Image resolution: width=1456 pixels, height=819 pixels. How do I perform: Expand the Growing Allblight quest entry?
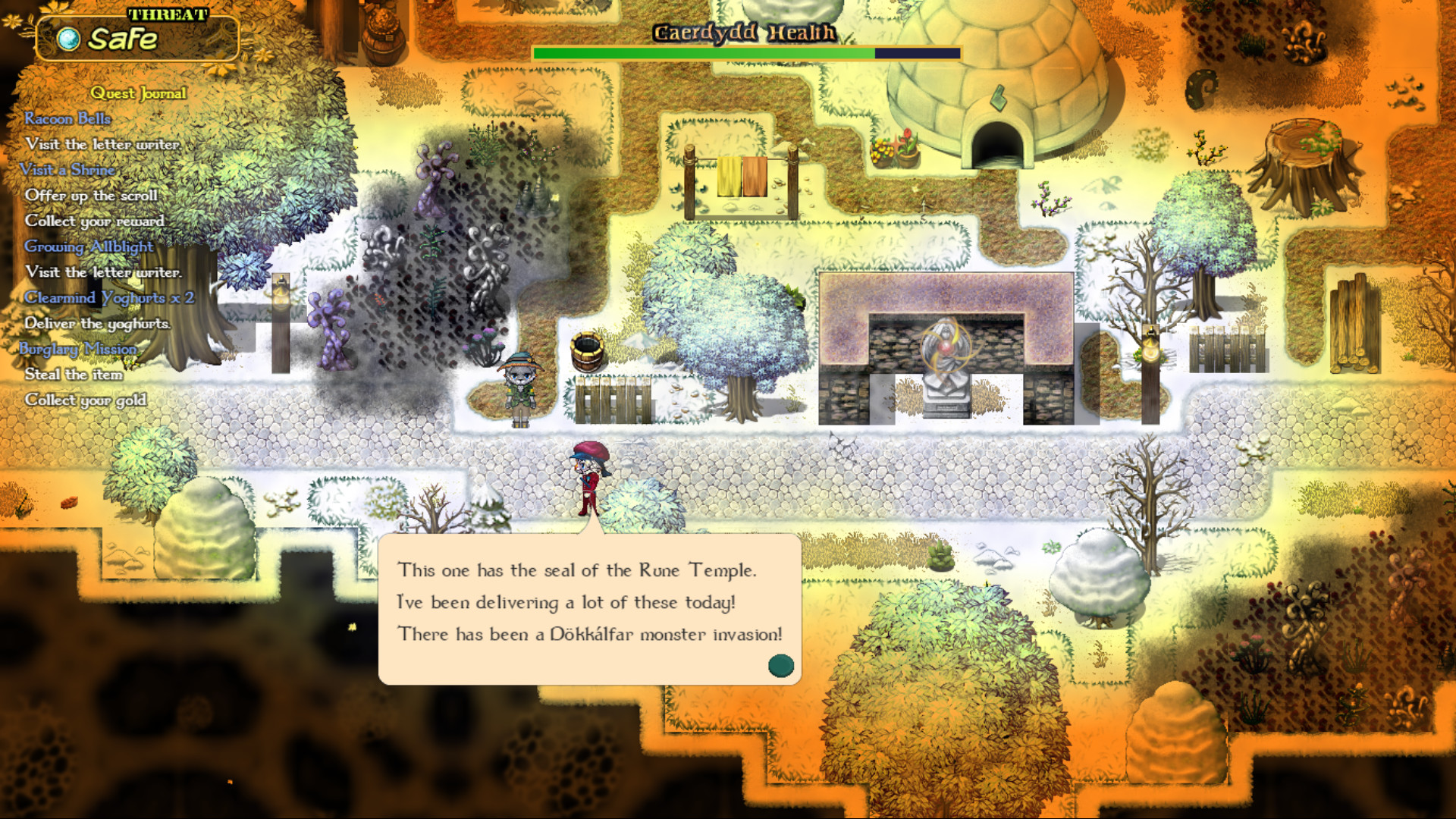89,247
